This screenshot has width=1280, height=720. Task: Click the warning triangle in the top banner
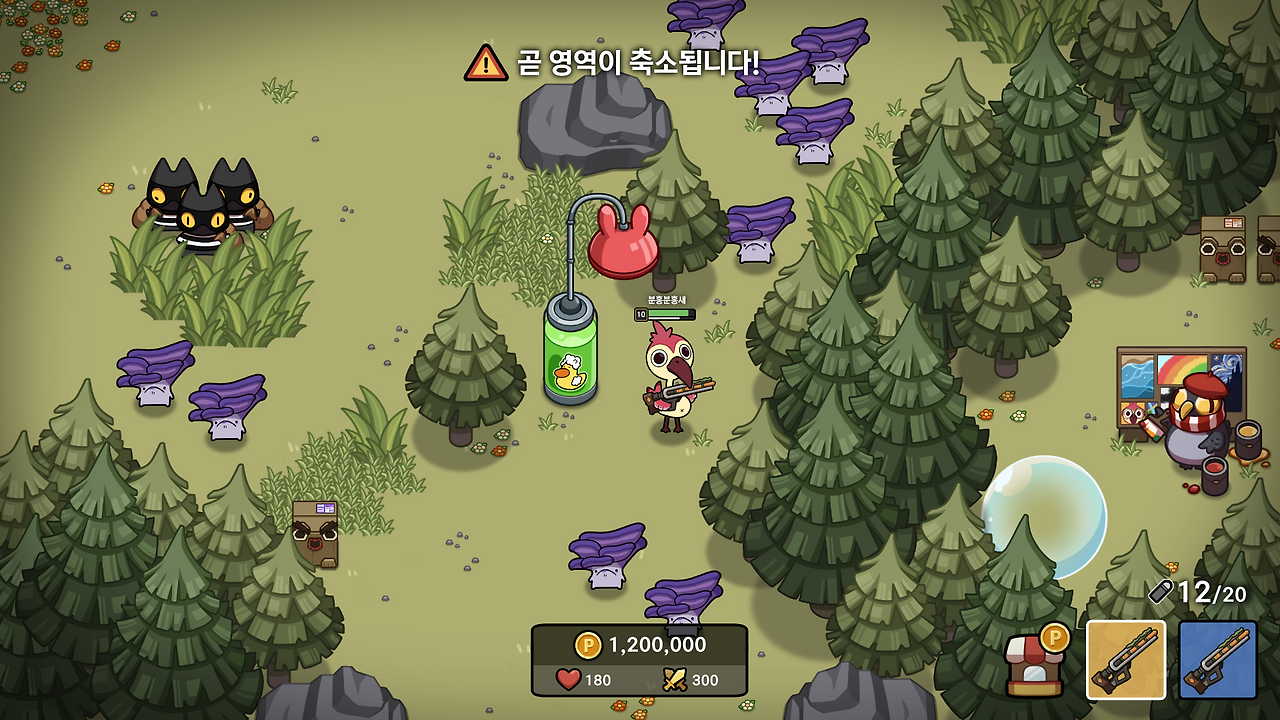tap(487, 60)
